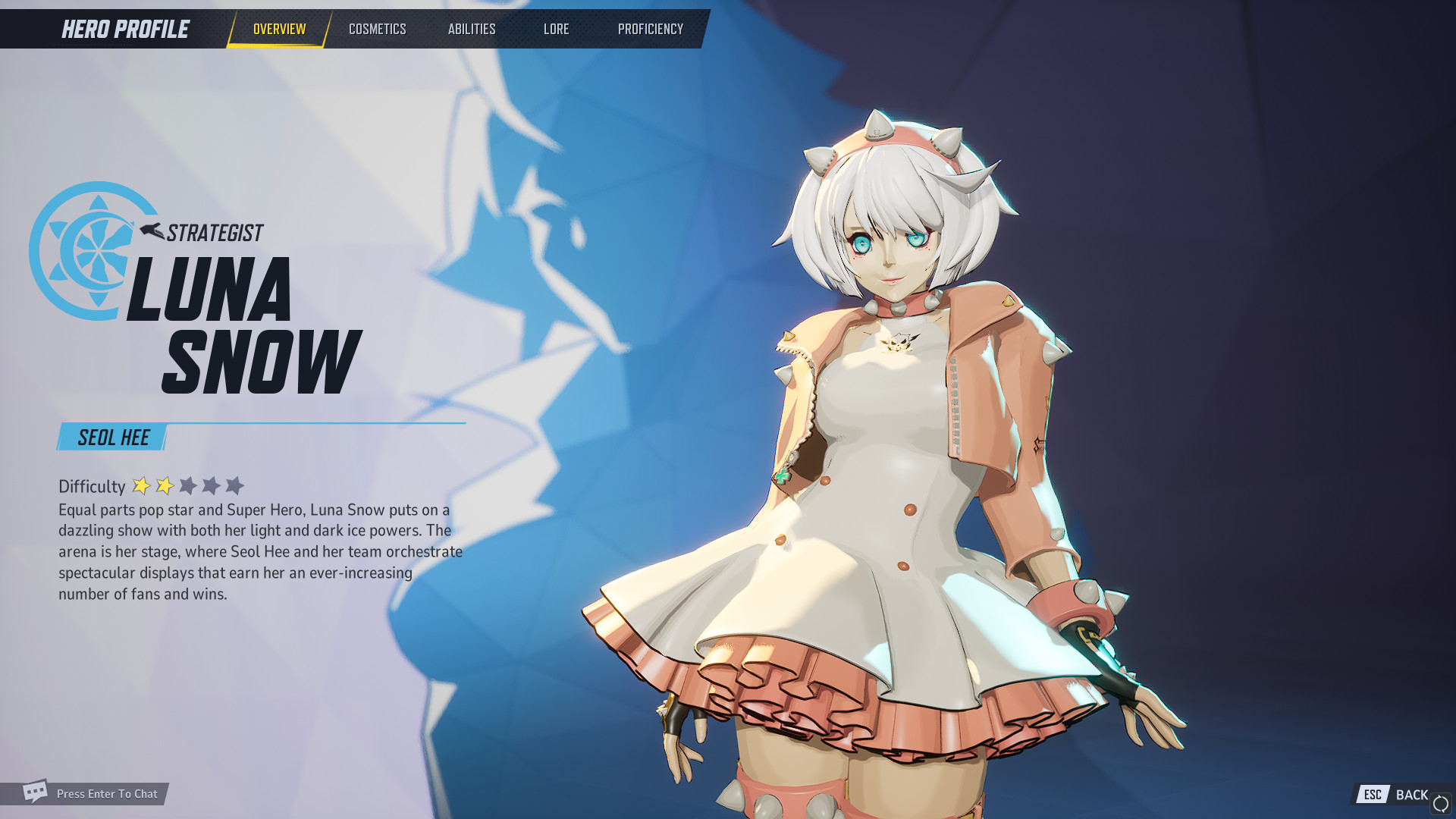Switch to the Cosmetics tab
1456x819 pixels.
coord(377,29)
